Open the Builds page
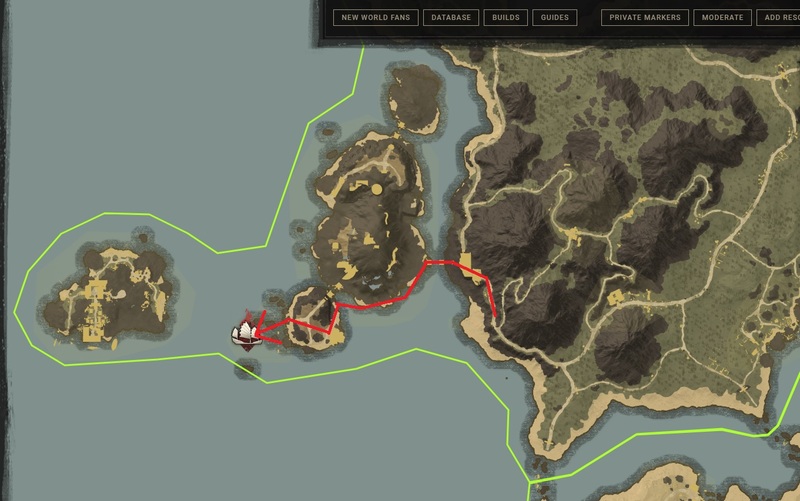Screen dimensions: 800x501 pos(503,18)
